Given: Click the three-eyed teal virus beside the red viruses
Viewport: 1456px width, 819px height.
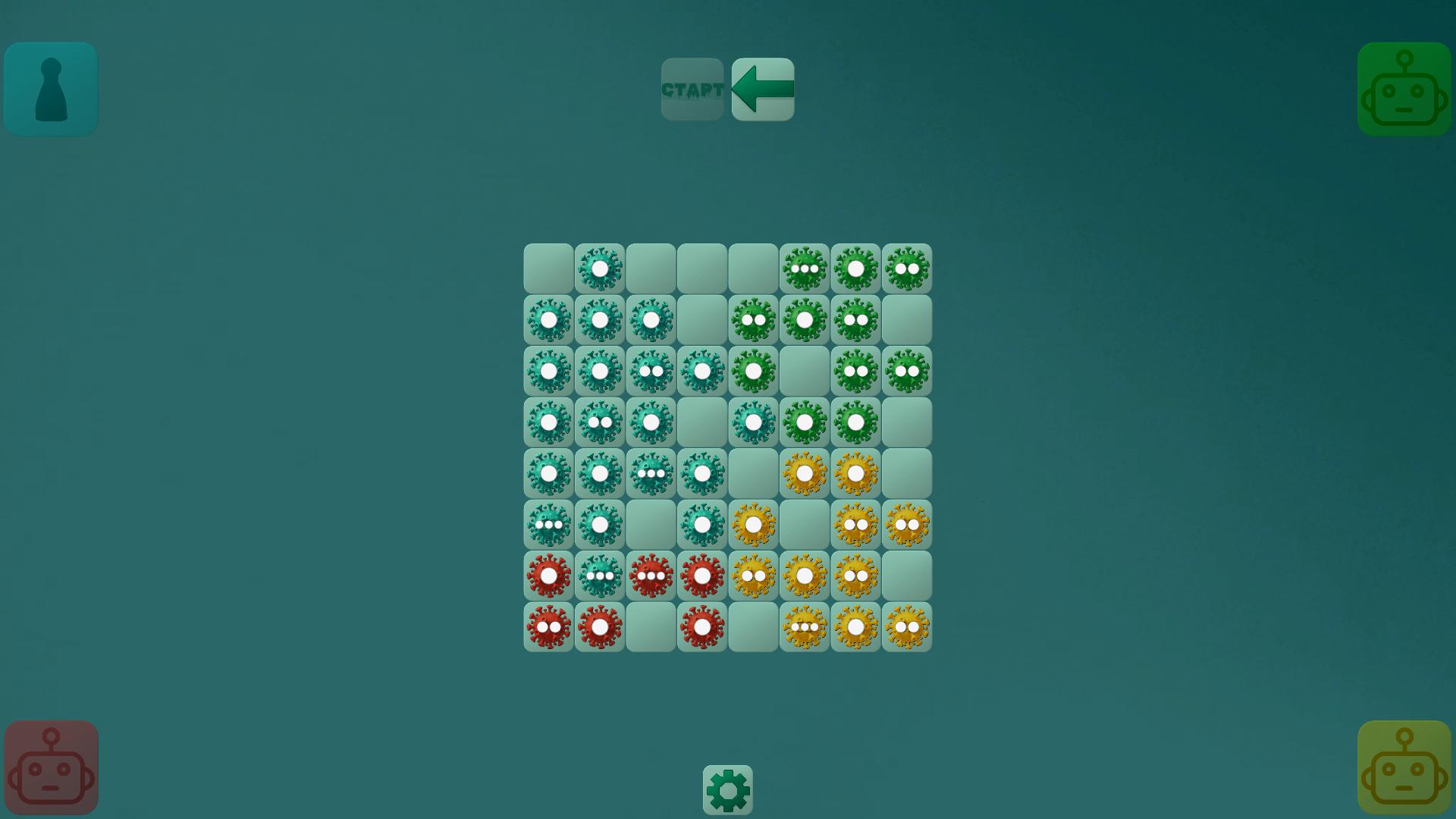Looking at the screenshot, I should click(x=600, y=574).
